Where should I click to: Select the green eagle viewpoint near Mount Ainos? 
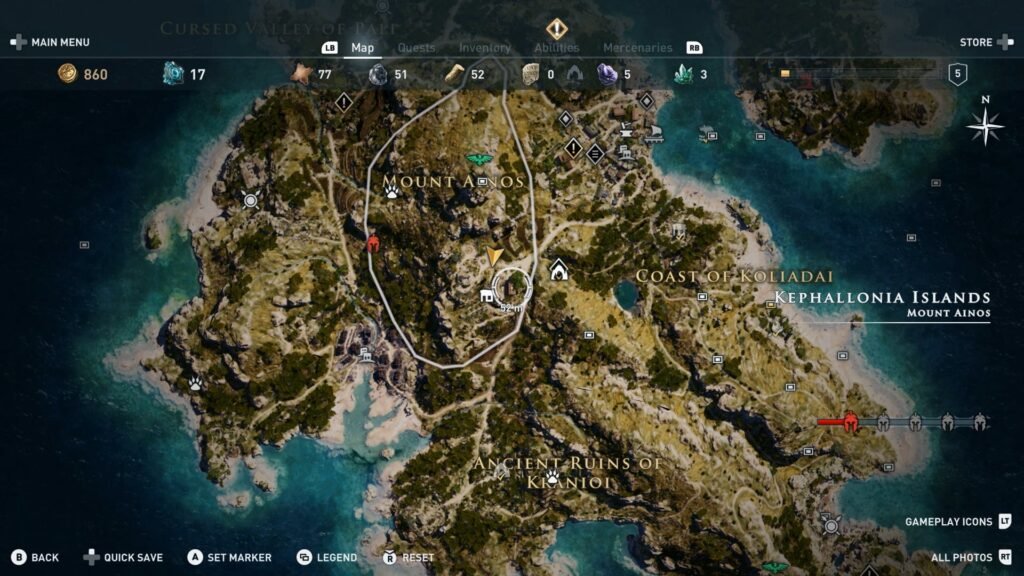click(480, 159)
